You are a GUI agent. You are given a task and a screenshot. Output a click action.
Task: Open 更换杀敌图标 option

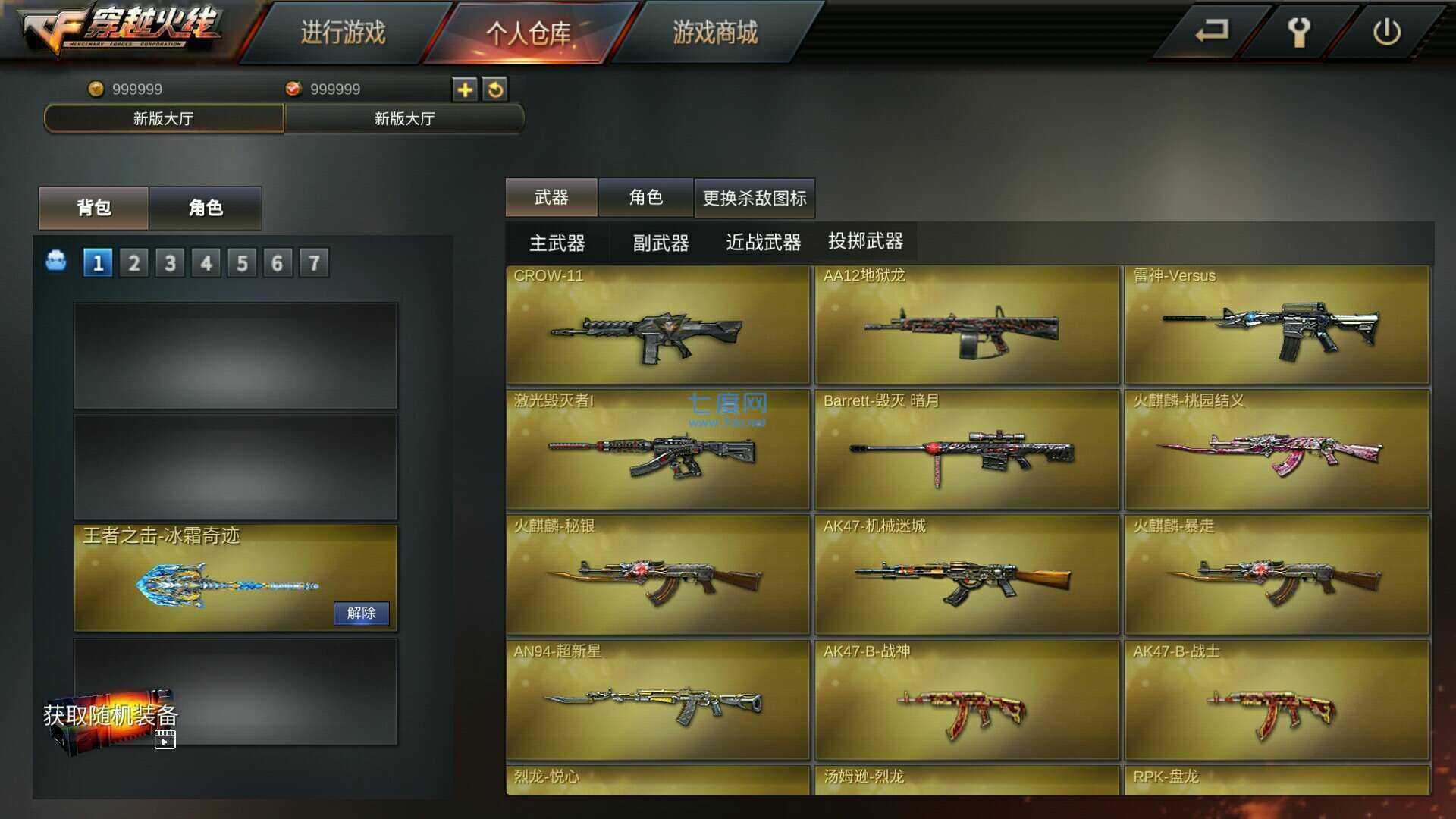[755, 197]
